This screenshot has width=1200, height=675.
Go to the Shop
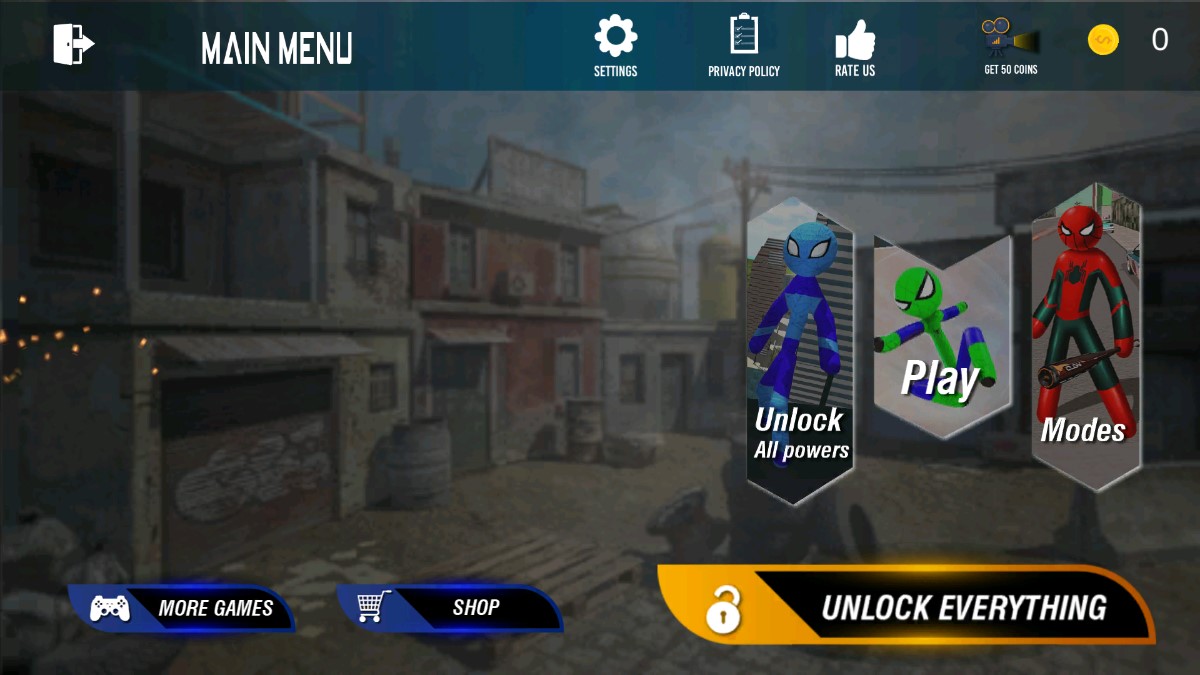tap(450, 607)
